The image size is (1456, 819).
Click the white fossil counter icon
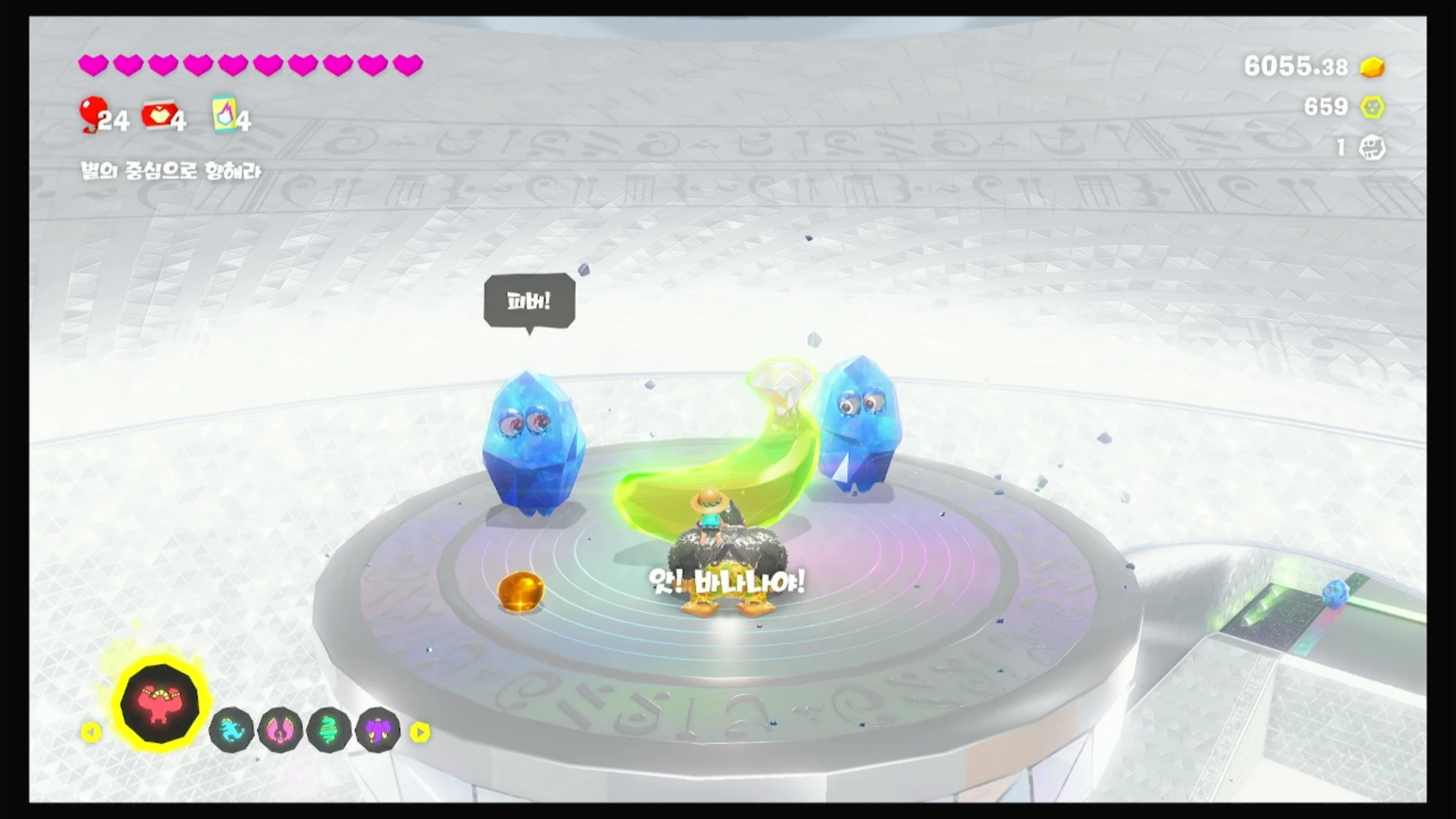1372,148
